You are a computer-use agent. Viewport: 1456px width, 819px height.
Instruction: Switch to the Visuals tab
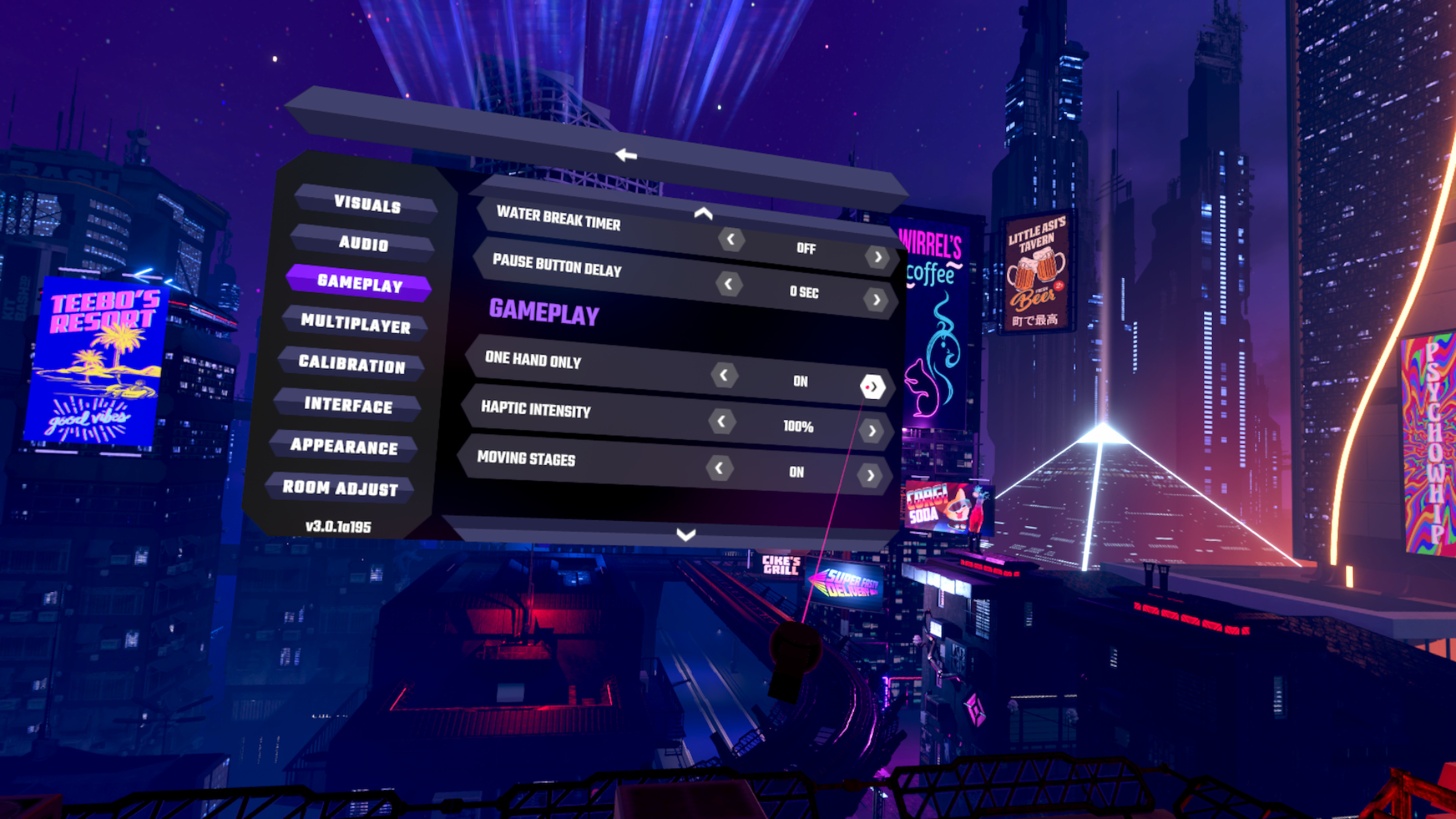[x=368, y=206]
